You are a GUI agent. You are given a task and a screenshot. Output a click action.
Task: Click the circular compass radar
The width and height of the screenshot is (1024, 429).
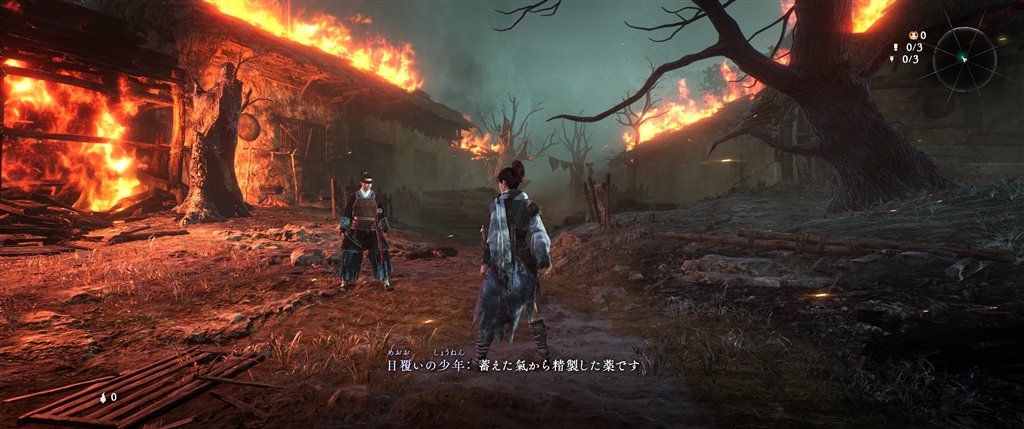964,59
